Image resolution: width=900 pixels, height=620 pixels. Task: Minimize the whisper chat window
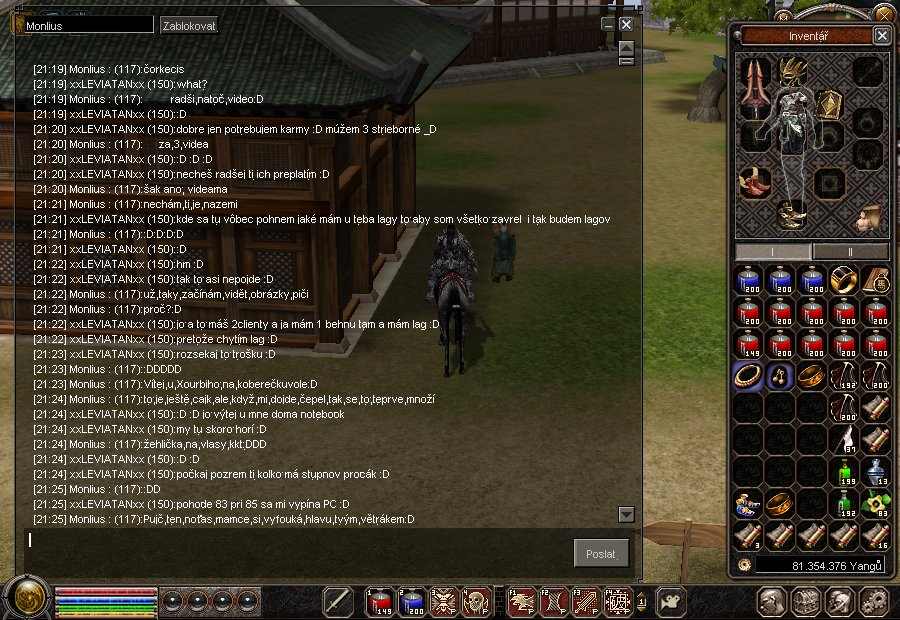click(607, 24)
